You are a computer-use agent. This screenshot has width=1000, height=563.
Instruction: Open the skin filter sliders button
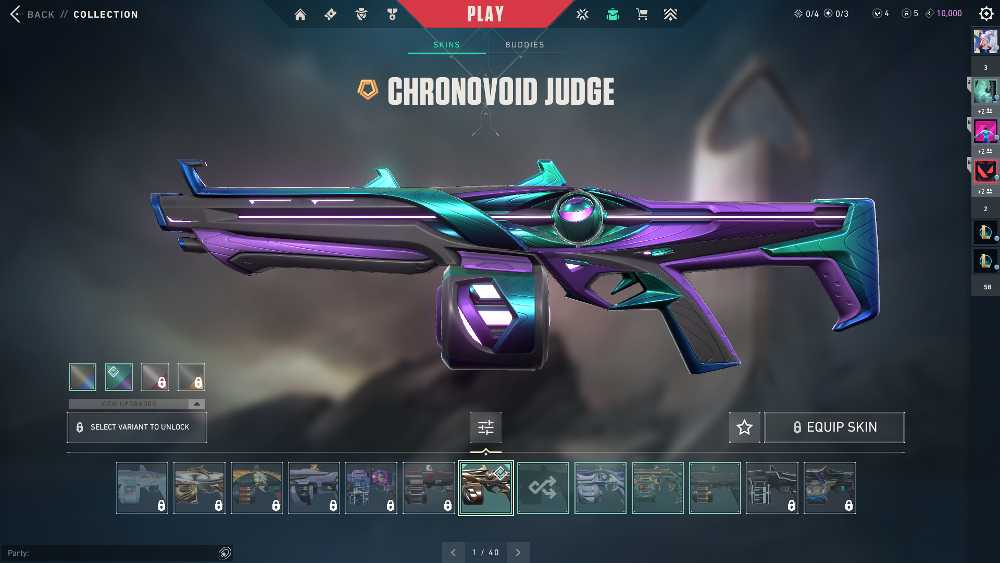[x=486, y=427]
